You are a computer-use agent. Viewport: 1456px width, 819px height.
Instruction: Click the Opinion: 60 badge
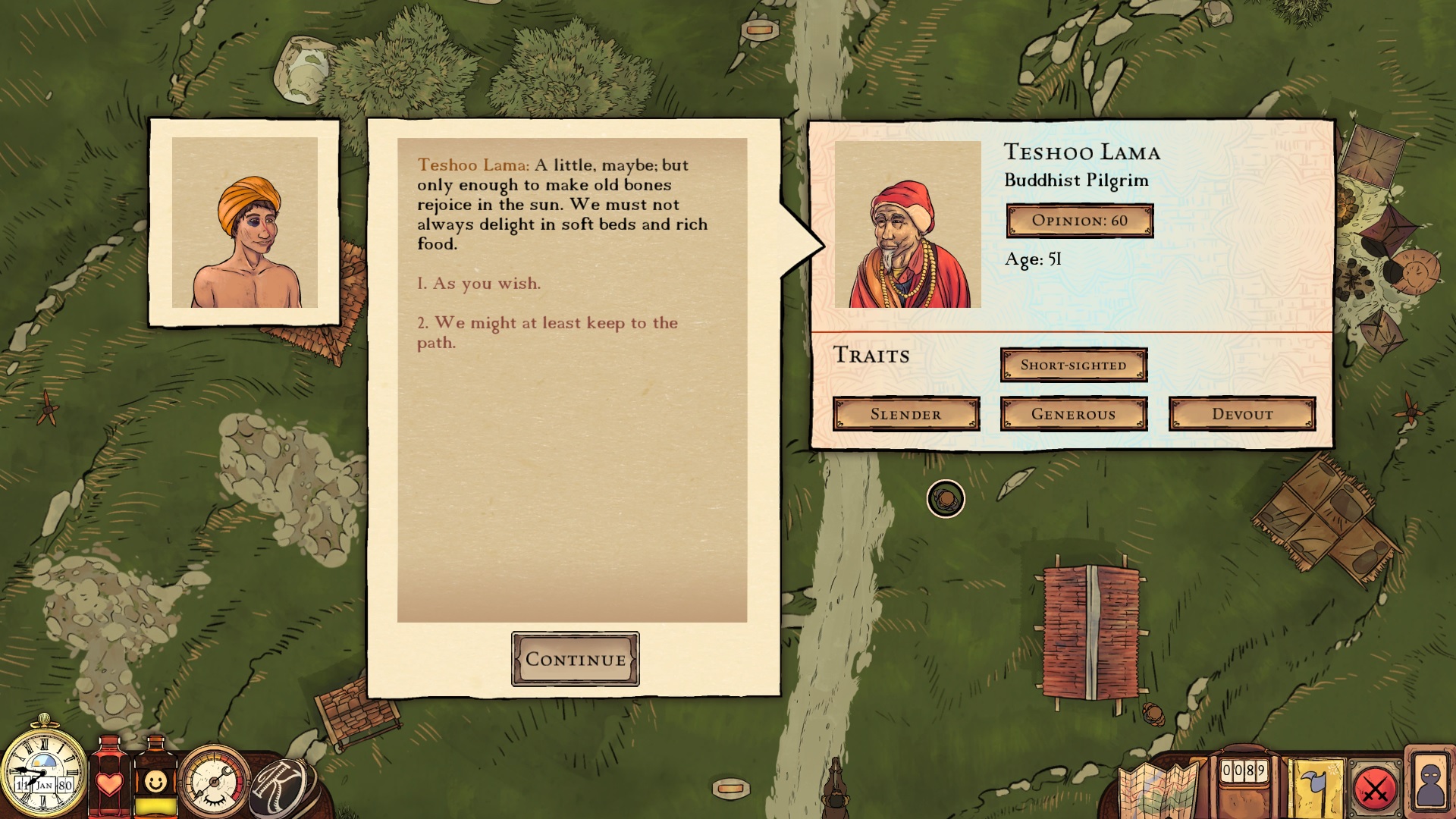1079,221
